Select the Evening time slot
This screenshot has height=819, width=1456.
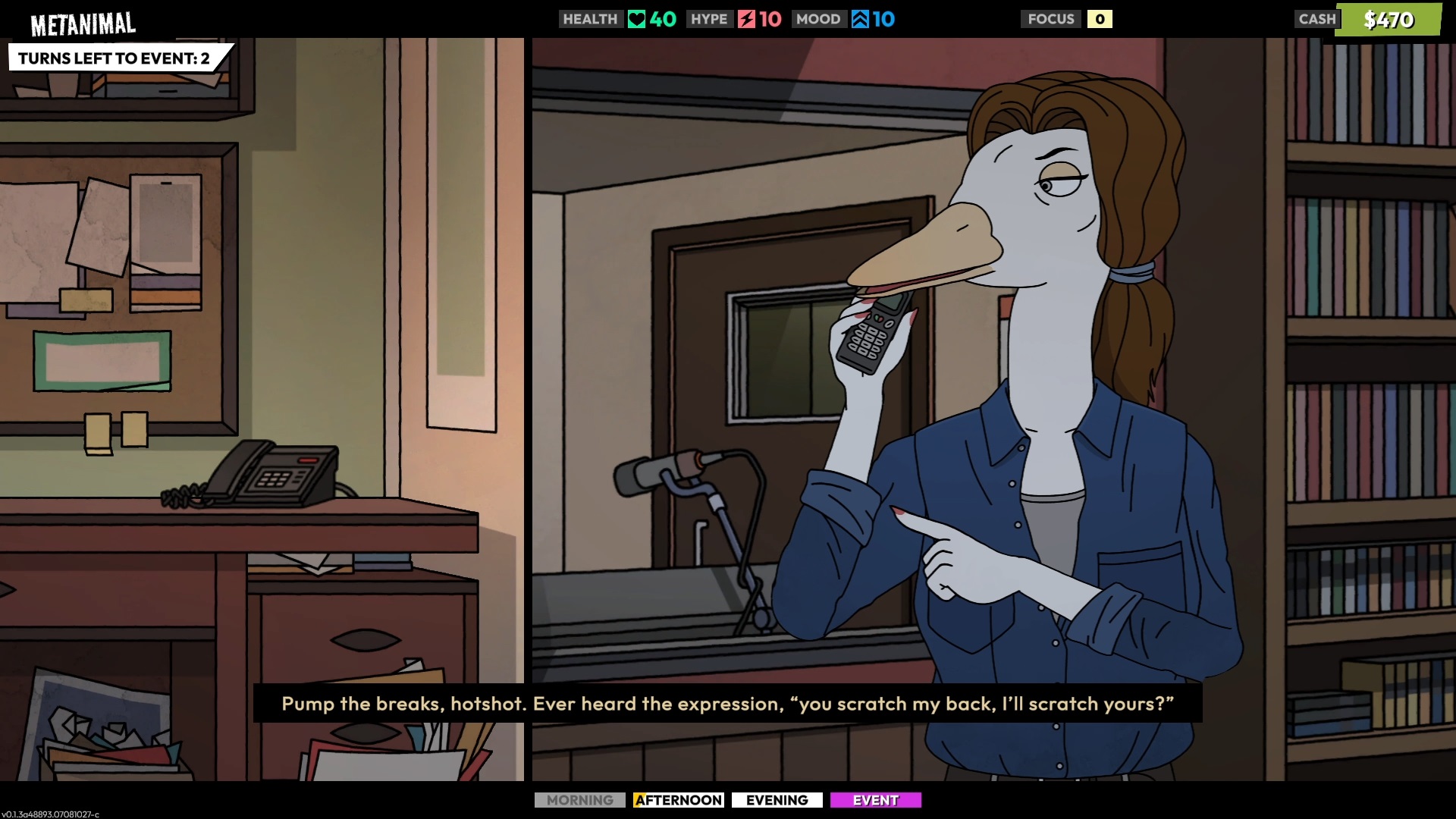[777, 800]
